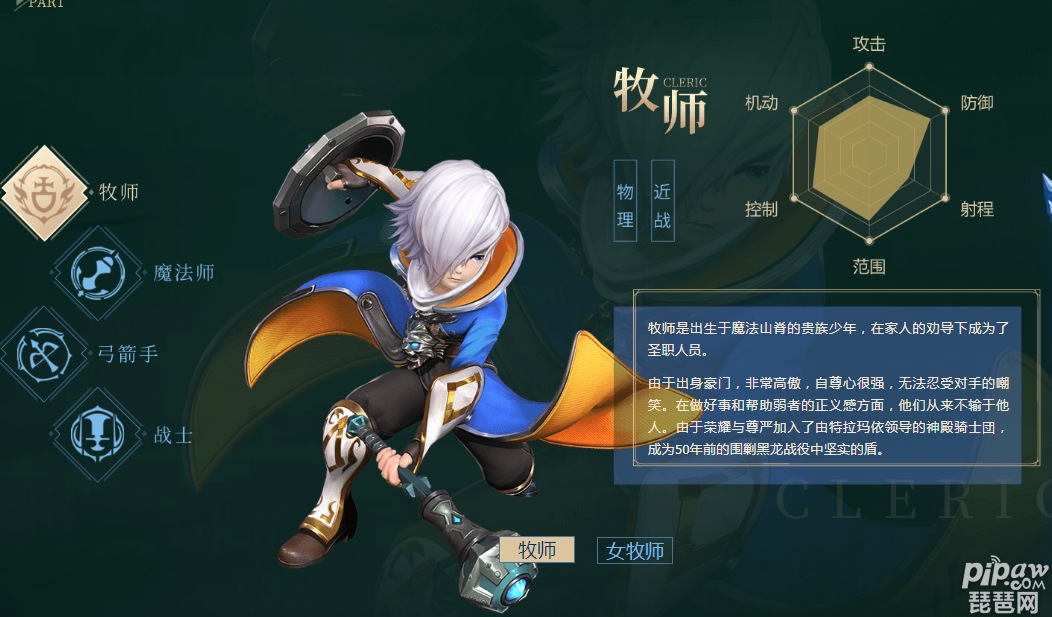Click the 牧师 male variant tab
Image resolution: width=1052 pixels, height=617 pixels.
point(537,550)
